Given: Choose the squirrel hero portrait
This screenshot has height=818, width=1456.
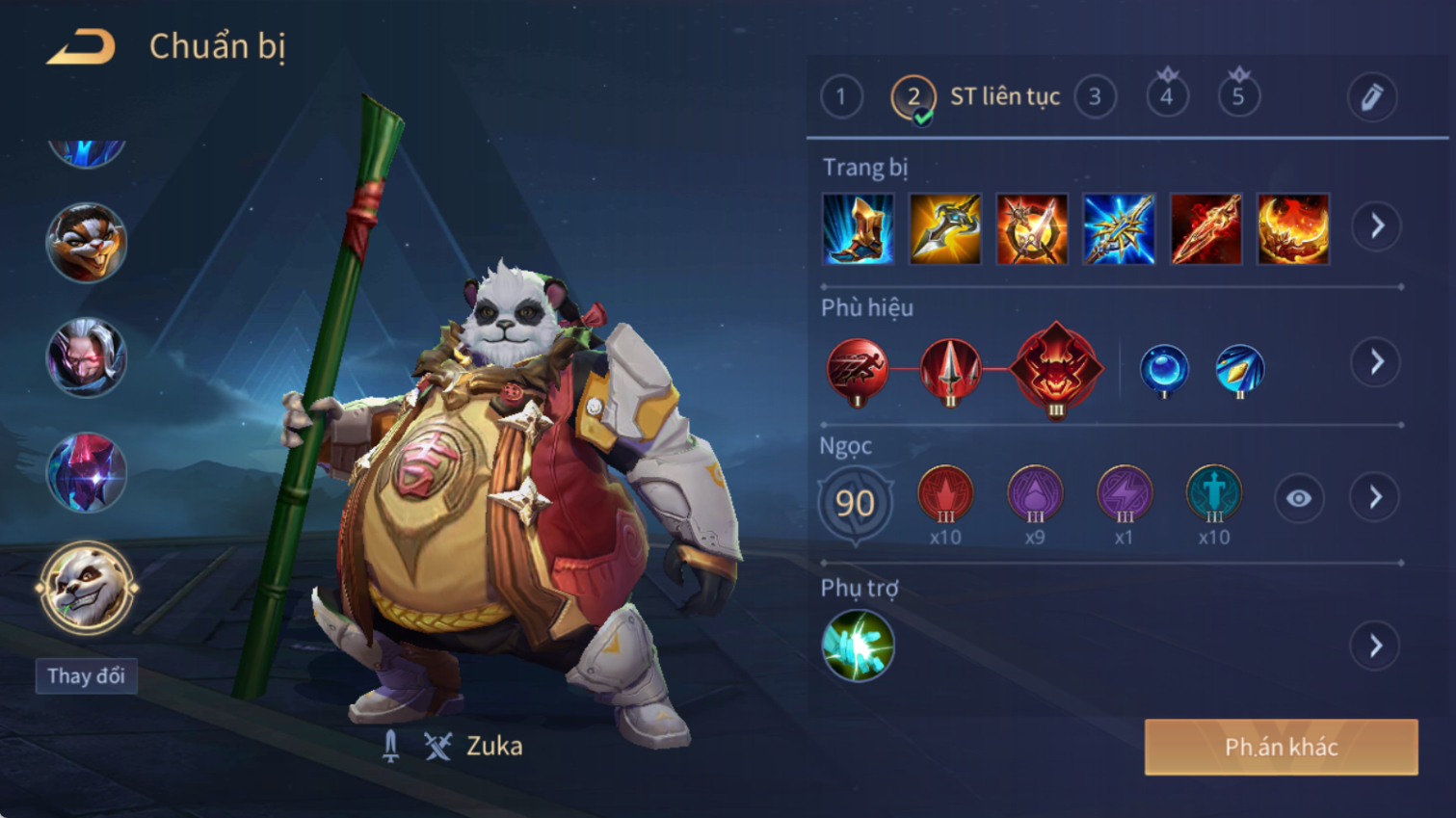Looking at the screenshot, I should tap(87, 243).
